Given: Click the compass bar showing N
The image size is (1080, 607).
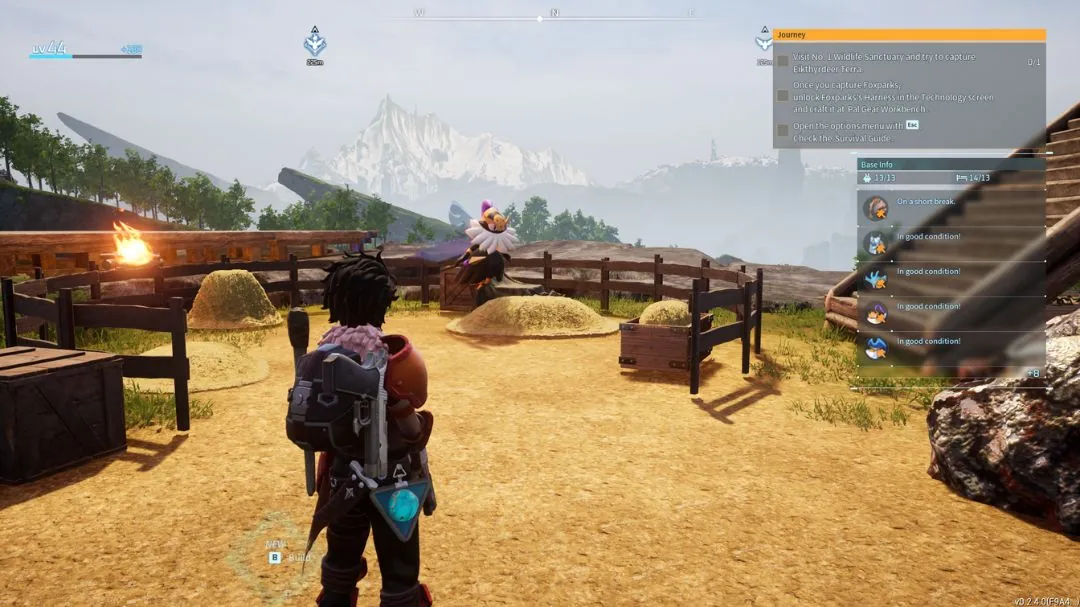Looking at the screenshot, I should click(x=554, y=14).
